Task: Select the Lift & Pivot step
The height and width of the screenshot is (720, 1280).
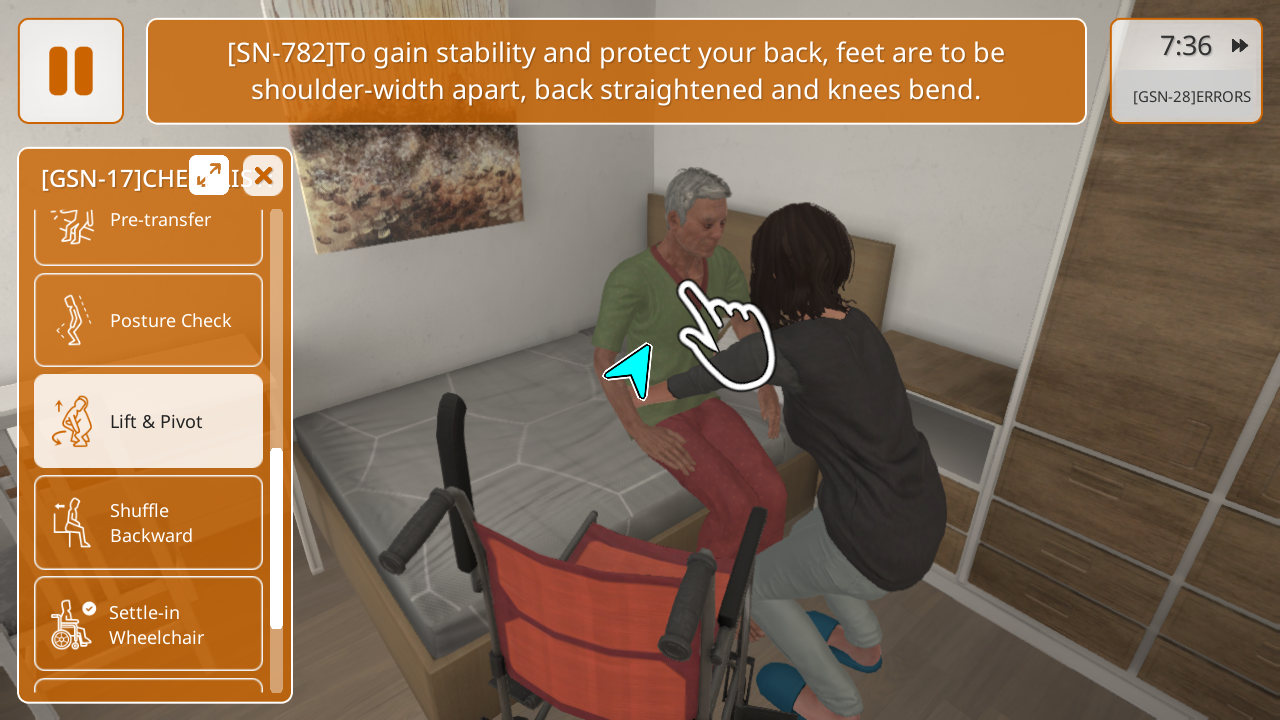Action: pyautogui.click(x=149, y=421)
